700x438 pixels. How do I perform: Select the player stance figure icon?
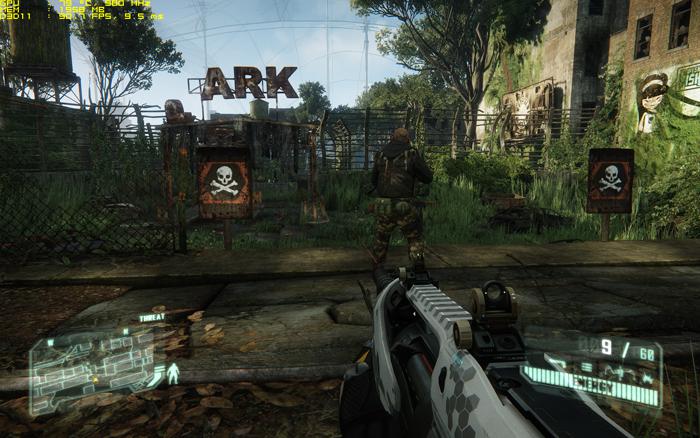pyautogui.click(x=172, y=373)
